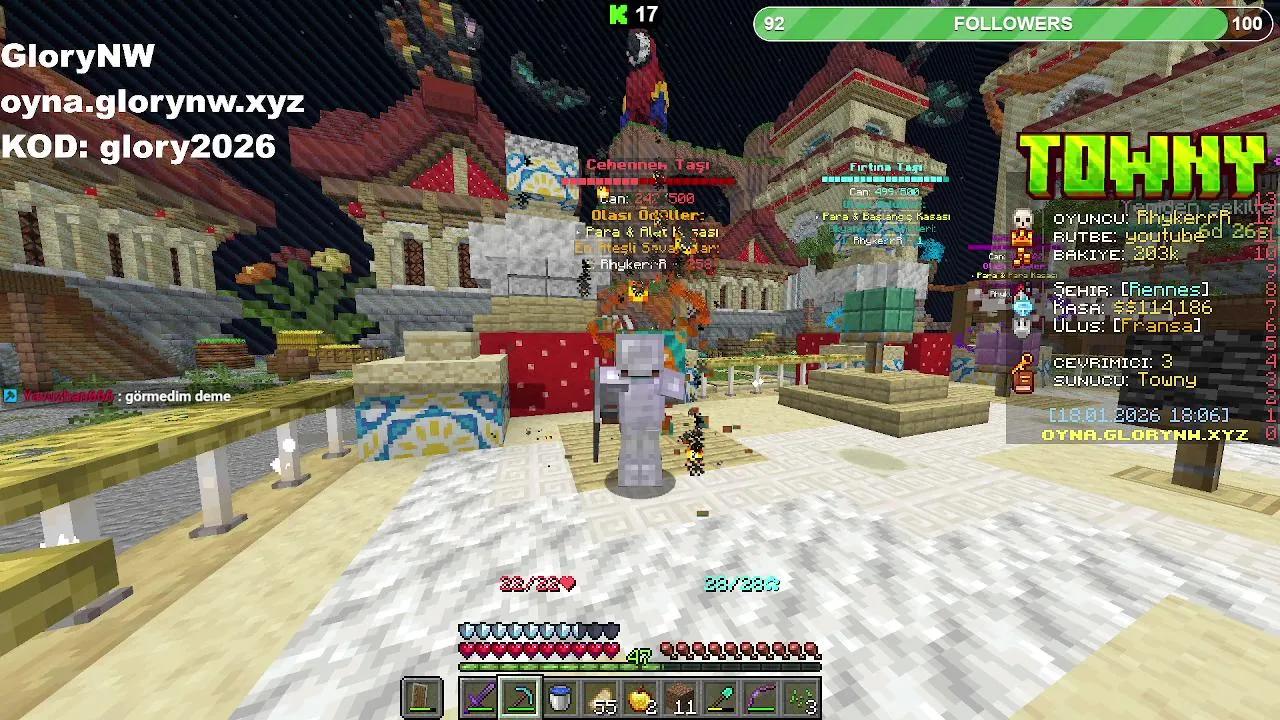Click the gold coins icon beside BAKIYE
This screenshot has height=720, width=1280.
pos(1022,257)
